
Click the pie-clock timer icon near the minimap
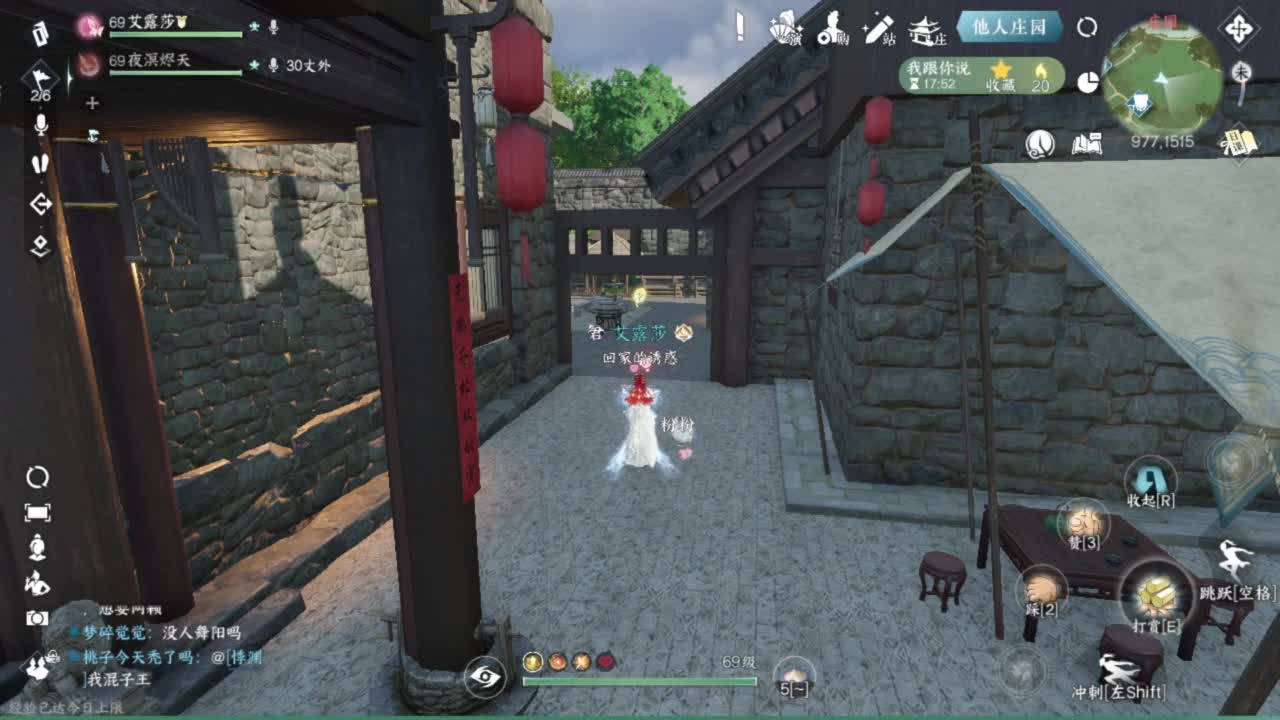(1087, 80)
